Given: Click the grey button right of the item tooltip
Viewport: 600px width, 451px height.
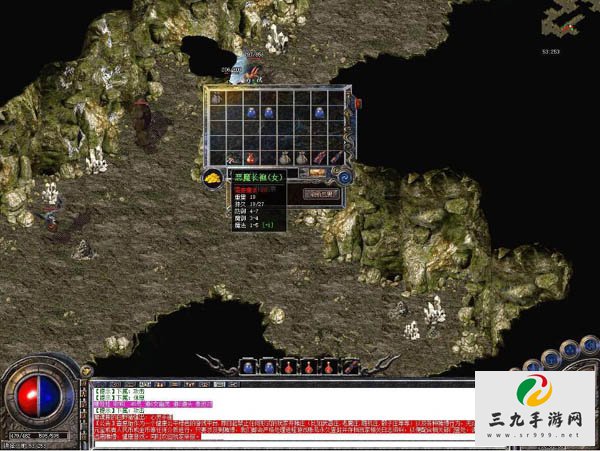Looking at the screenshot, I should (x=323, y=192).
